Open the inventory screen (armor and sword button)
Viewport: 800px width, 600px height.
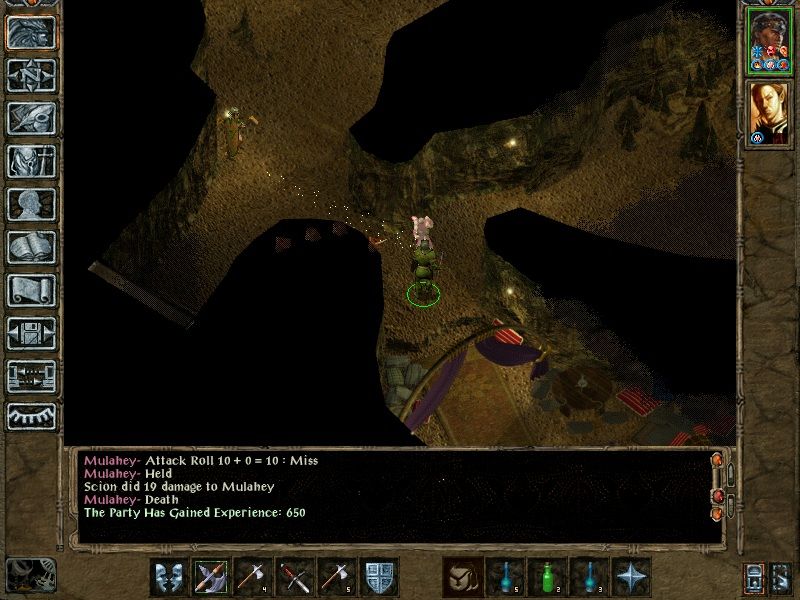pyautogui.click(x=30, y=160)
